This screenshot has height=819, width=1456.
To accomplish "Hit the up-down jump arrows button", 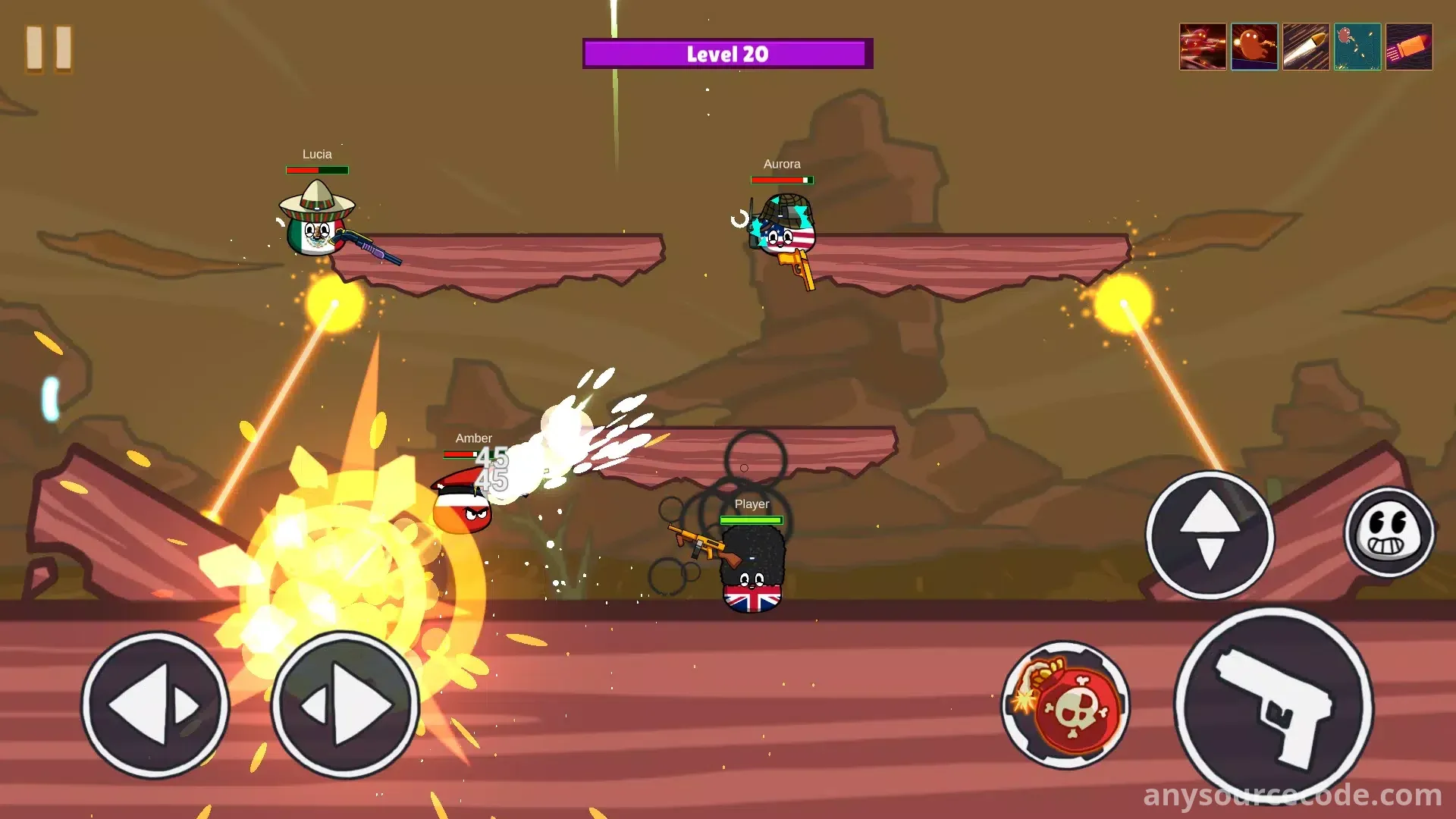I will tap(1210, 535).
